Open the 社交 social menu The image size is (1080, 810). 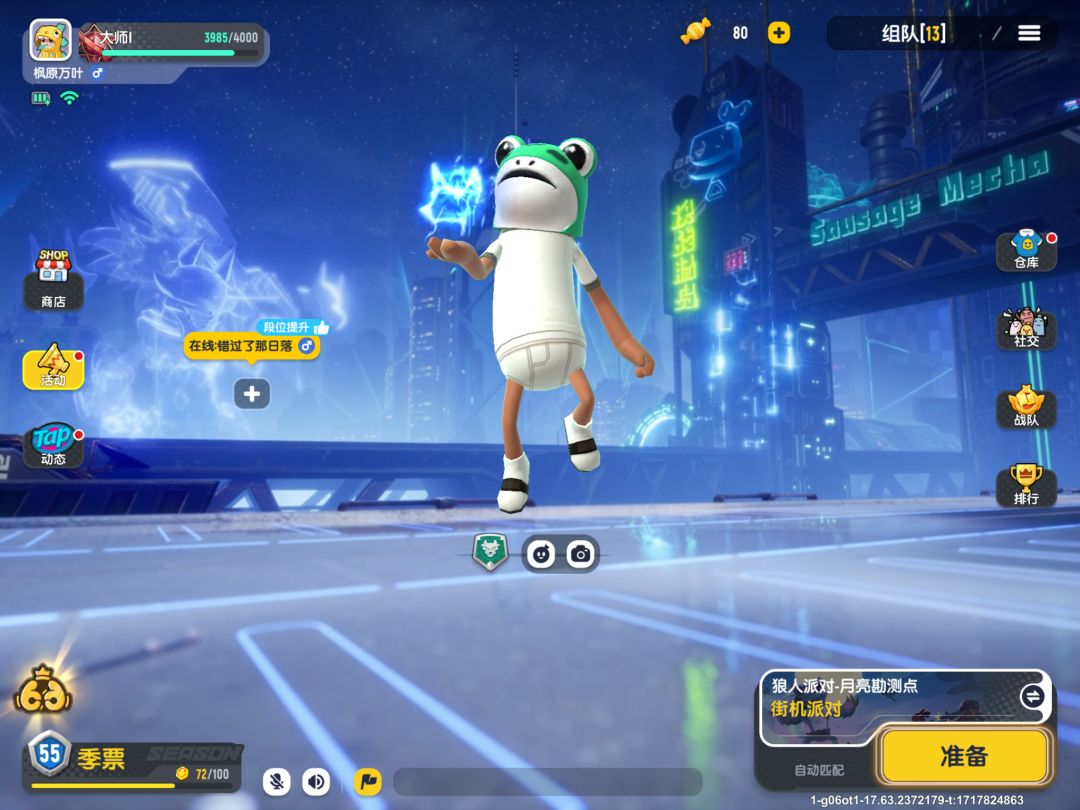(x=1026, y=328)
